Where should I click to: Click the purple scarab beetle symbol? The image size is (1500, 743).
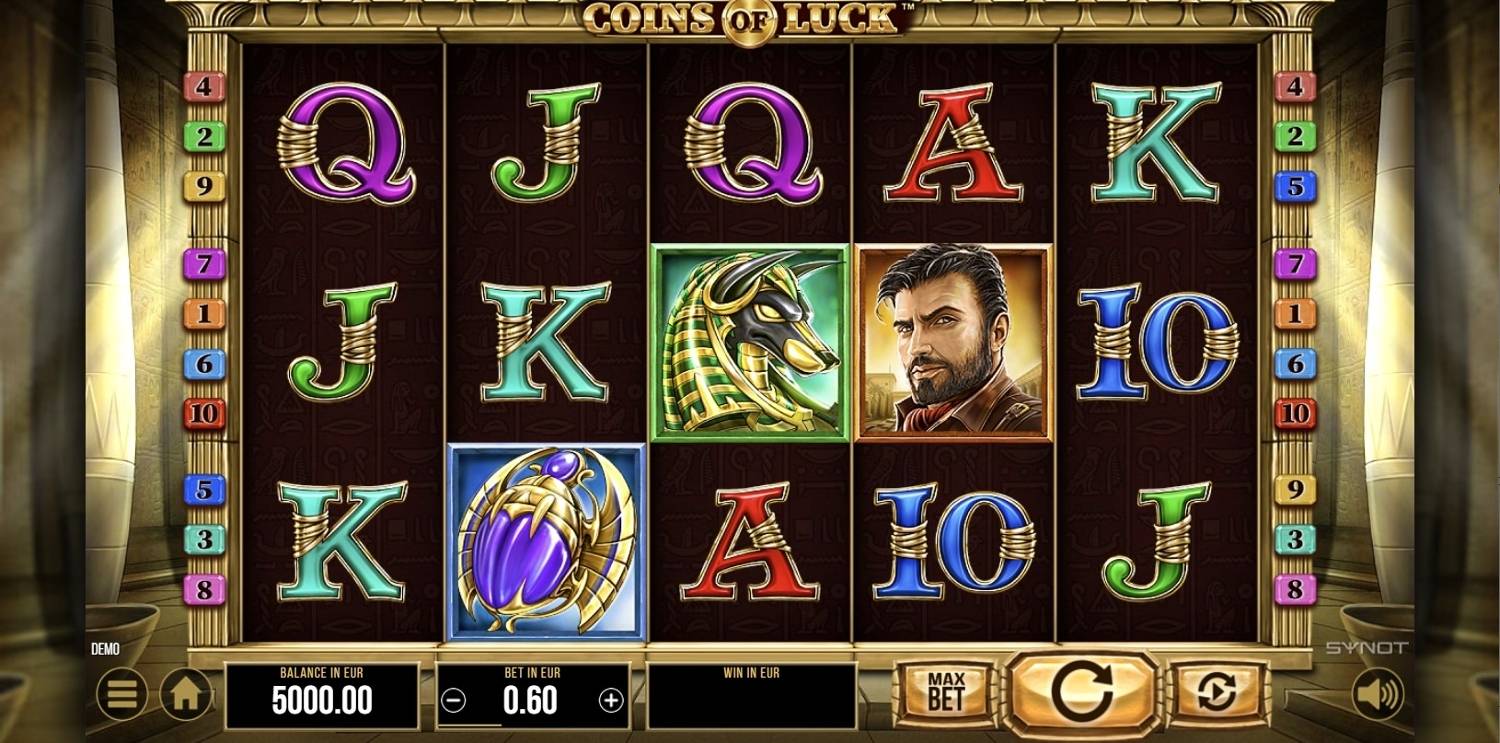(545, 540)
